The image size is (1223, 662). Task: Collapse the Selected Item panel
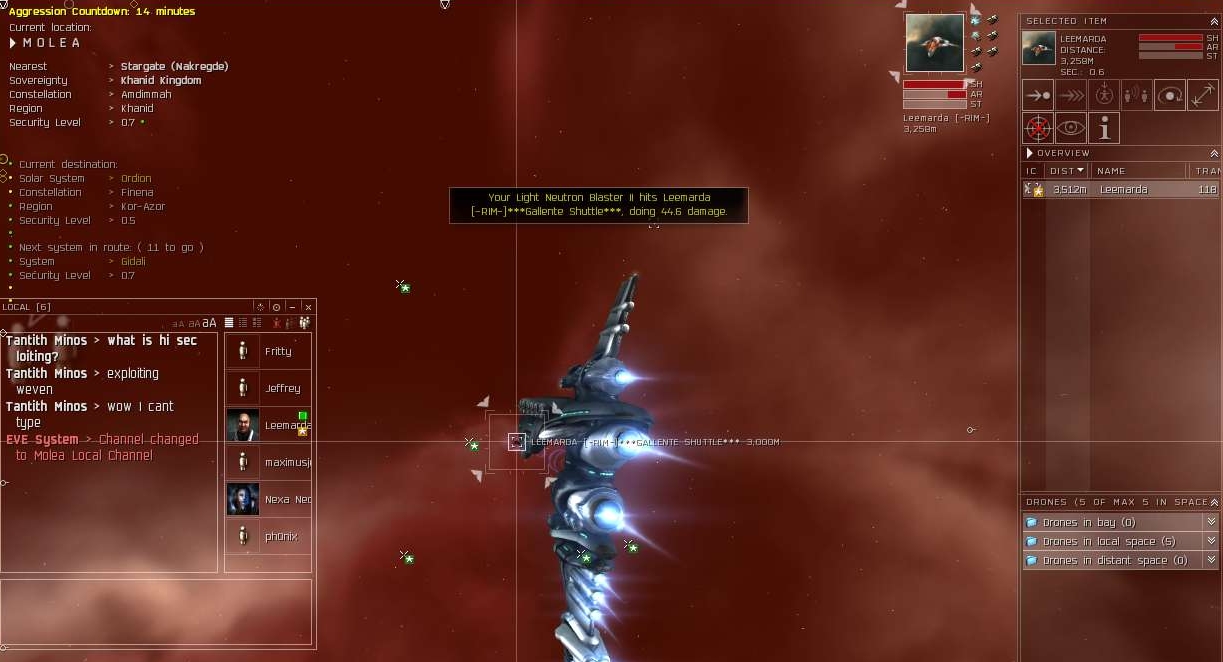[1214, 21]
